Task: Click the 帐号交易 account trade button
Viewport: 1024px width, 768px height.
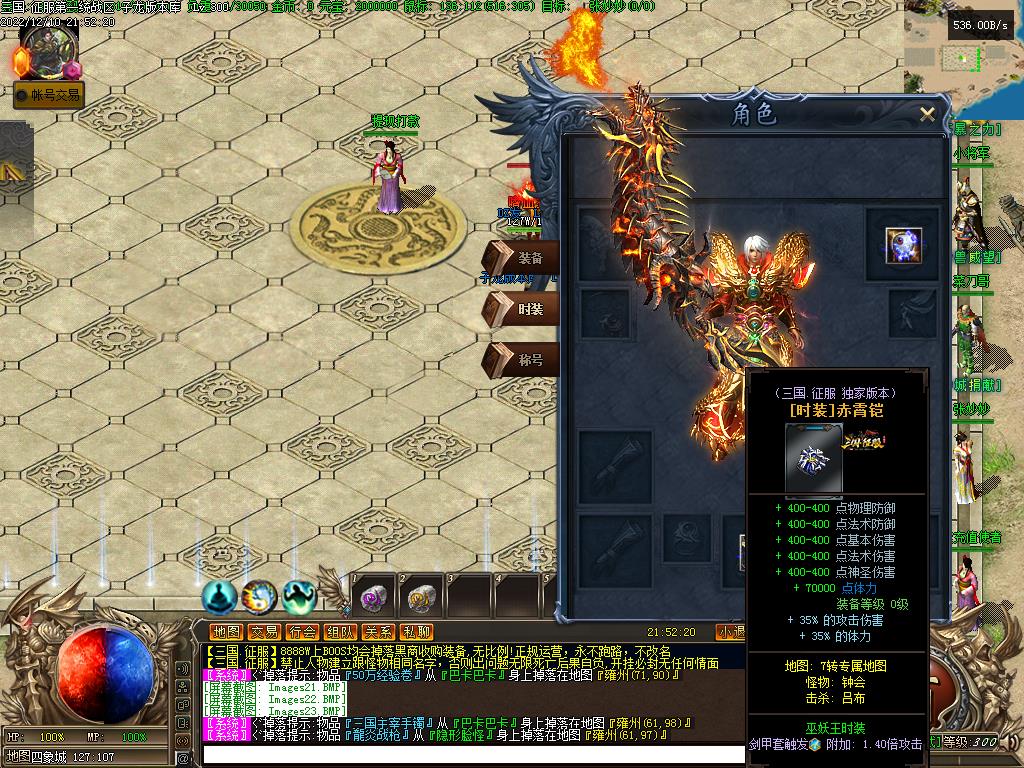Action: 48,96
